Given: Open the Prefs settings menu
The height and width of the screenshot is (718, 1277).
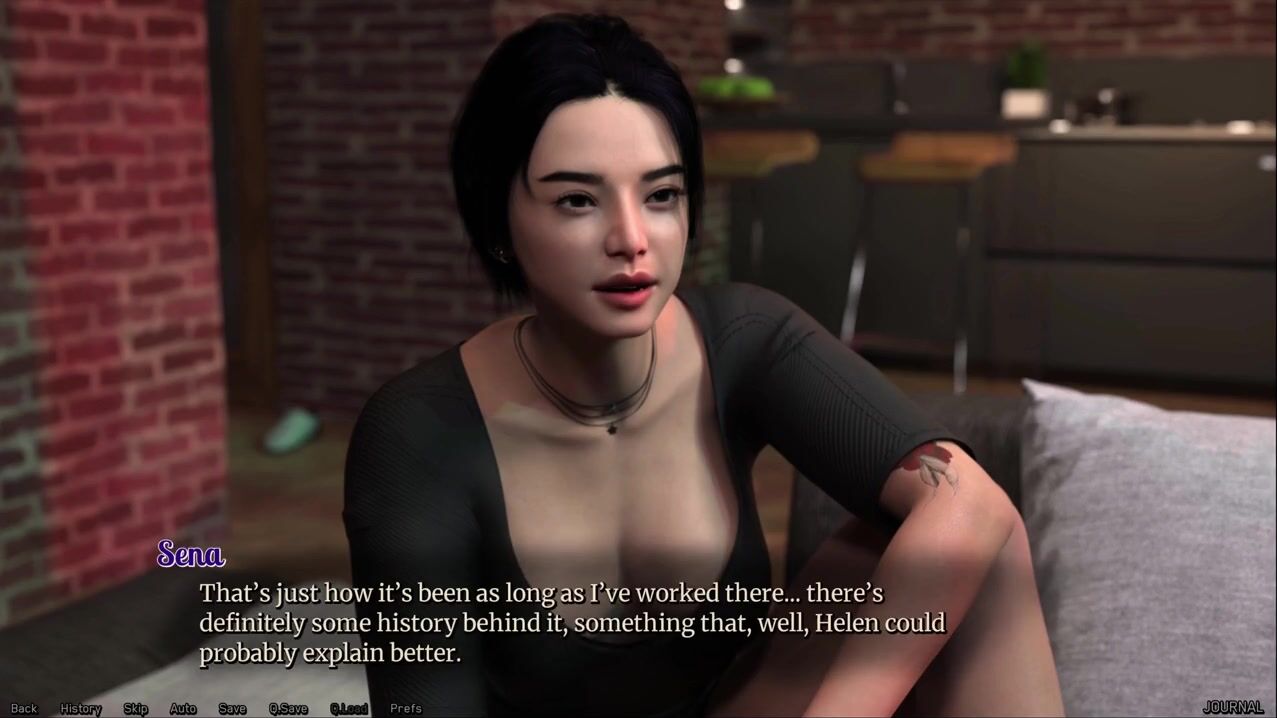Looking at the screenshot, I should (x=406, y=709).
